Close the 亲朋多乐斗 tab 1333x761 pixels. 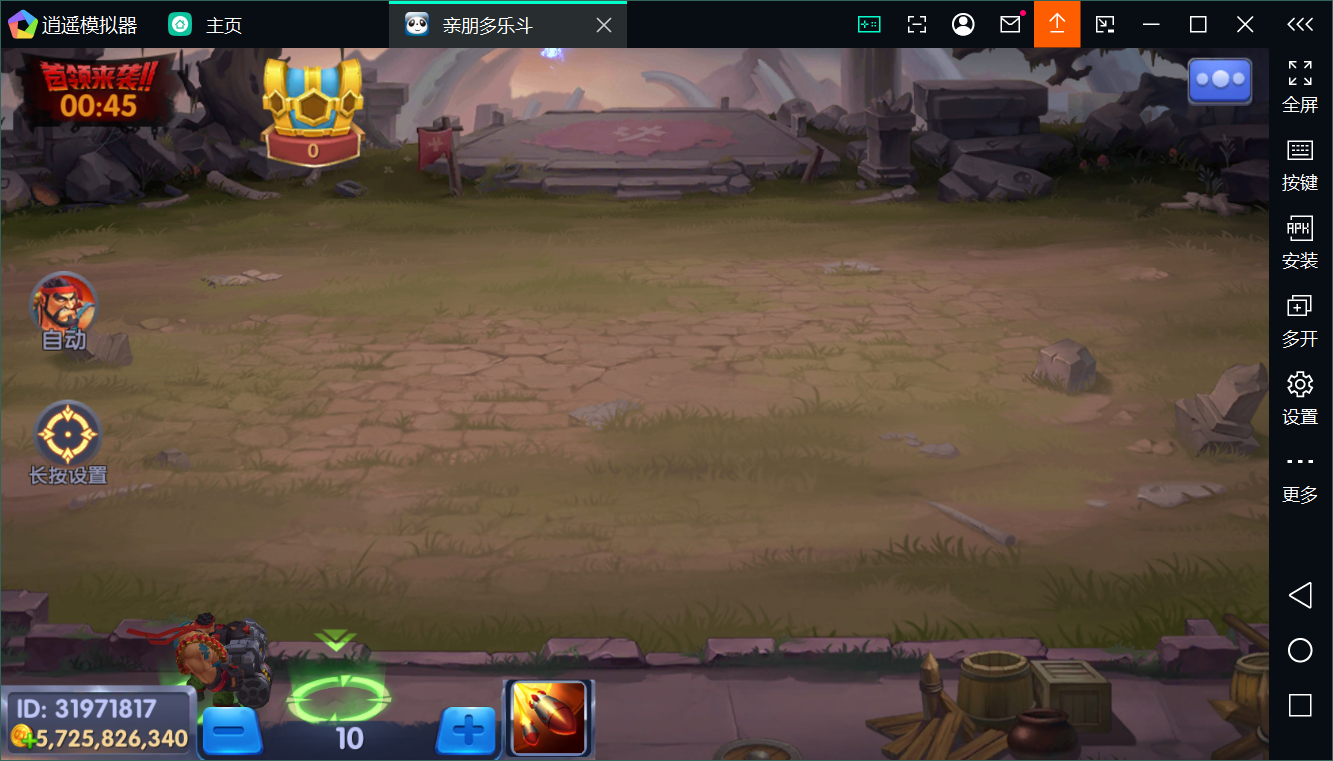[x=604, y=25]
